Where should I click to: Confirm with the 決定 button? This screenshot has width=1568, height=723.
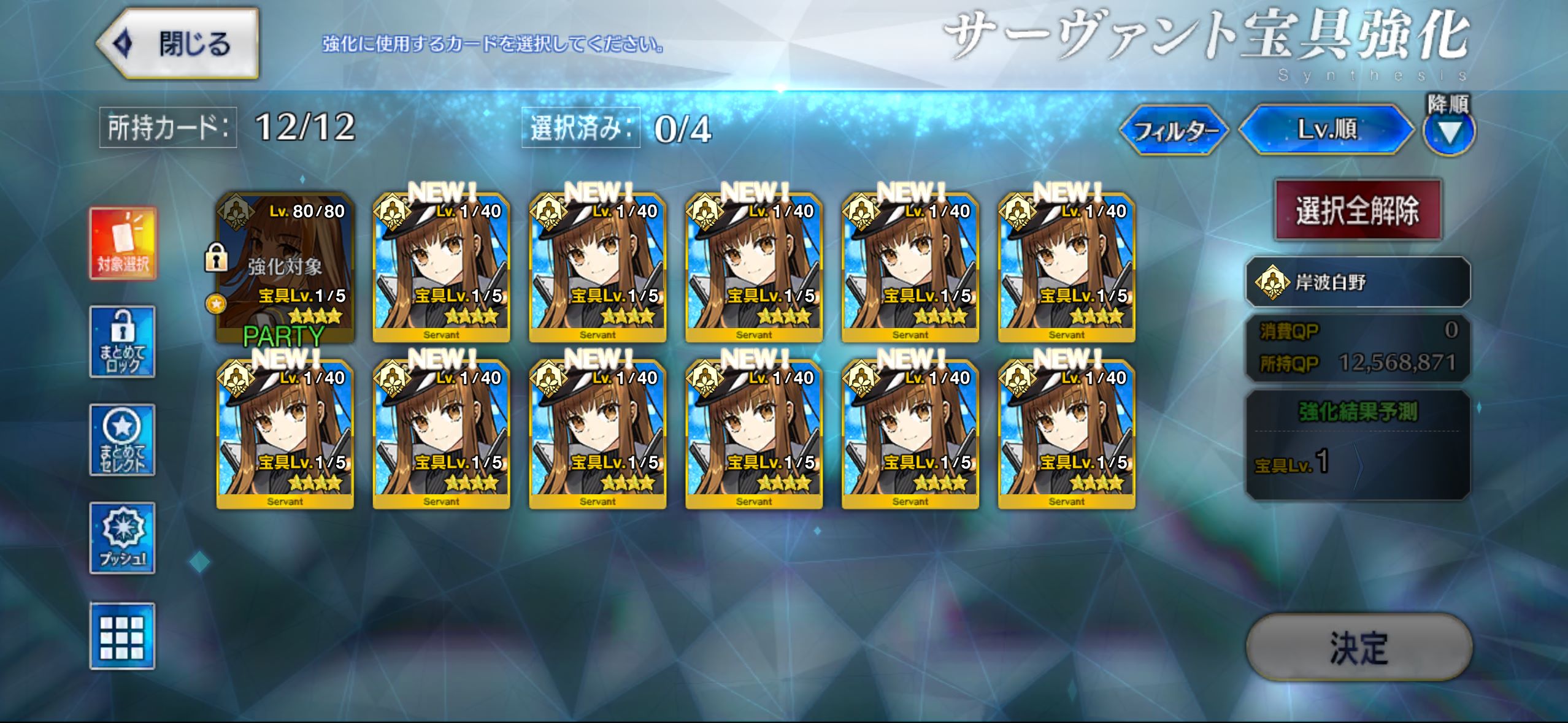click(x=1358, y=648)
